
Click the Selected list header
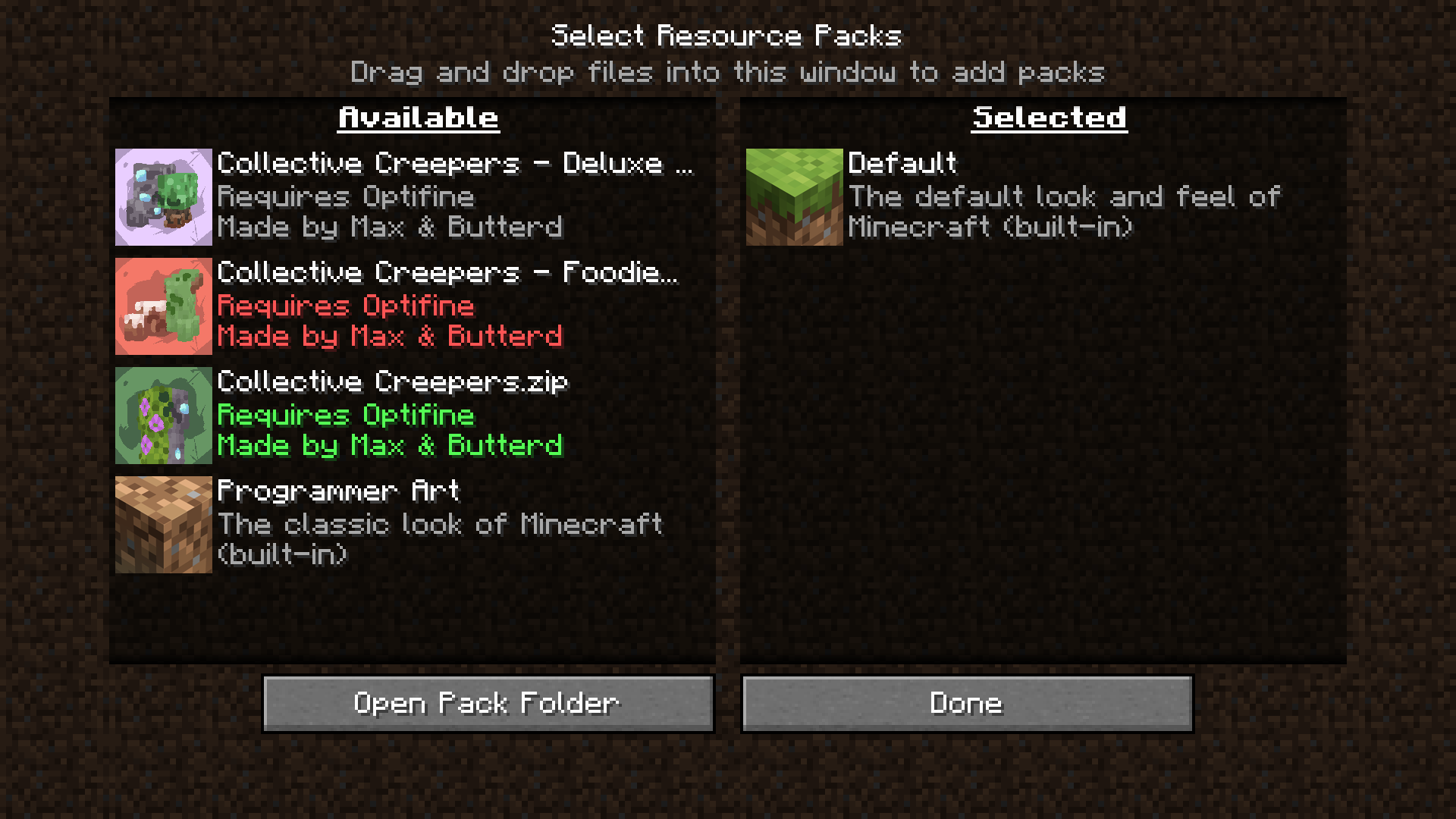[x=1048, y=116]
